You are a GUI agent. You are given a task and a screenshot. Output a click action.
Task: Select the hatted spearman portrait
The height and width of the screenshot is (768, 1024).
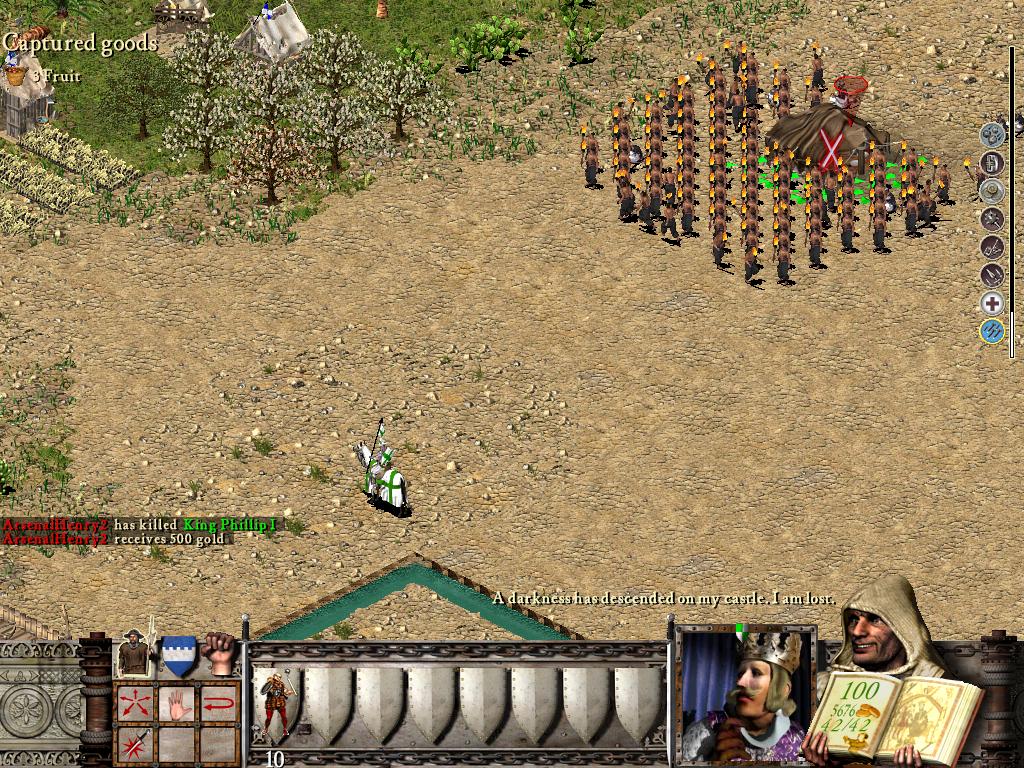tap(135, 654)
